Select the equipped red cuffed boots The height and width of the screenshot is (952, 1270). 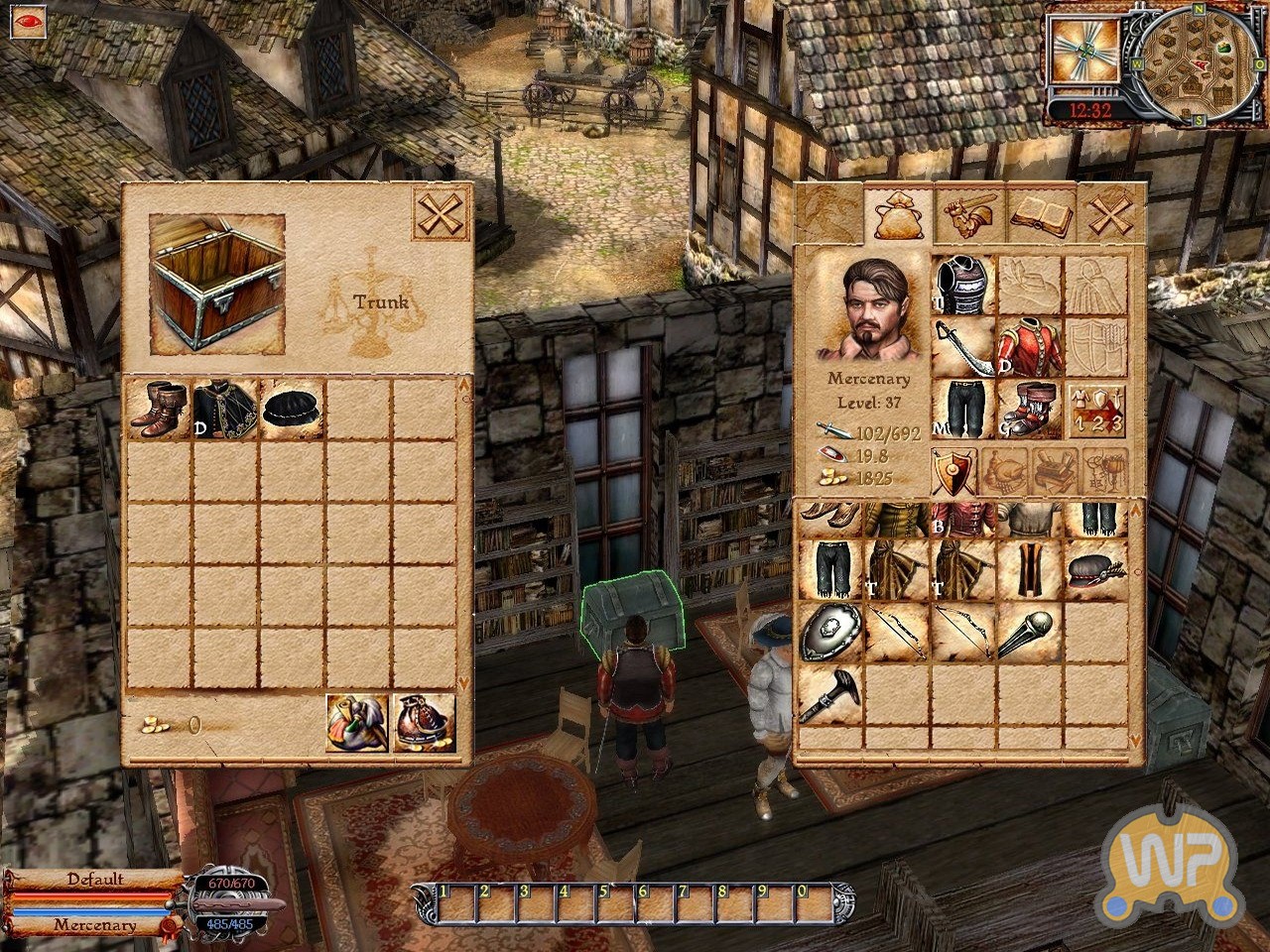tap(1029, 409)
